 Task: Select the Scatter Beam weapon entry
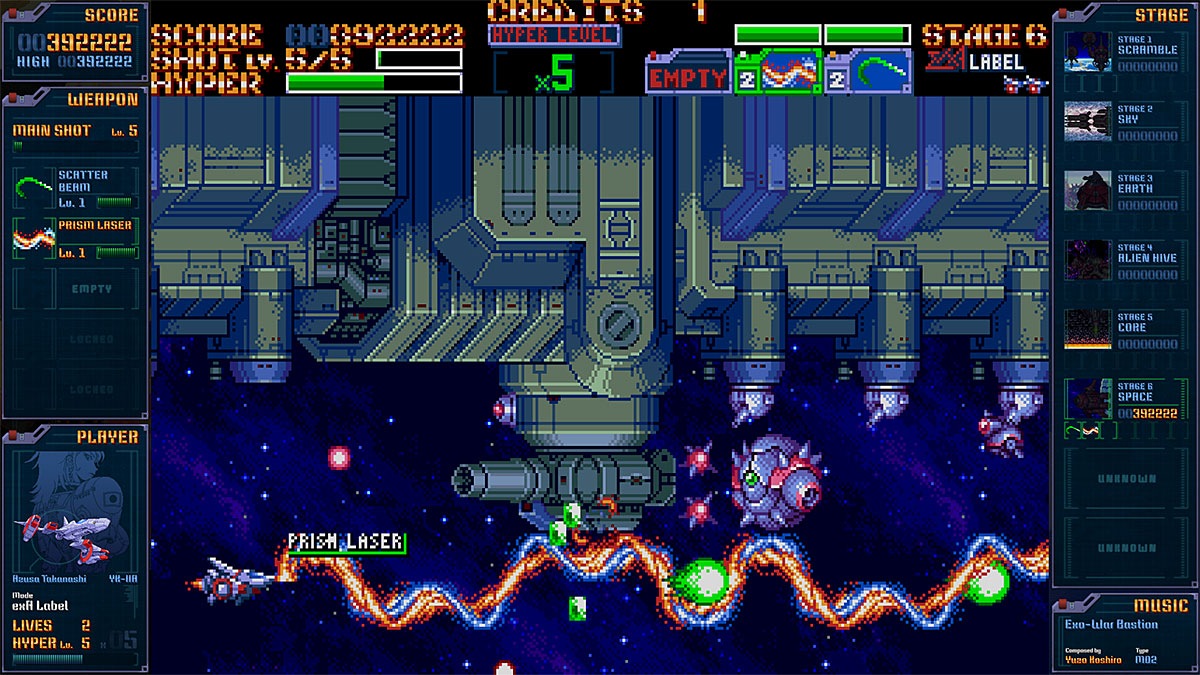(75, 187)
